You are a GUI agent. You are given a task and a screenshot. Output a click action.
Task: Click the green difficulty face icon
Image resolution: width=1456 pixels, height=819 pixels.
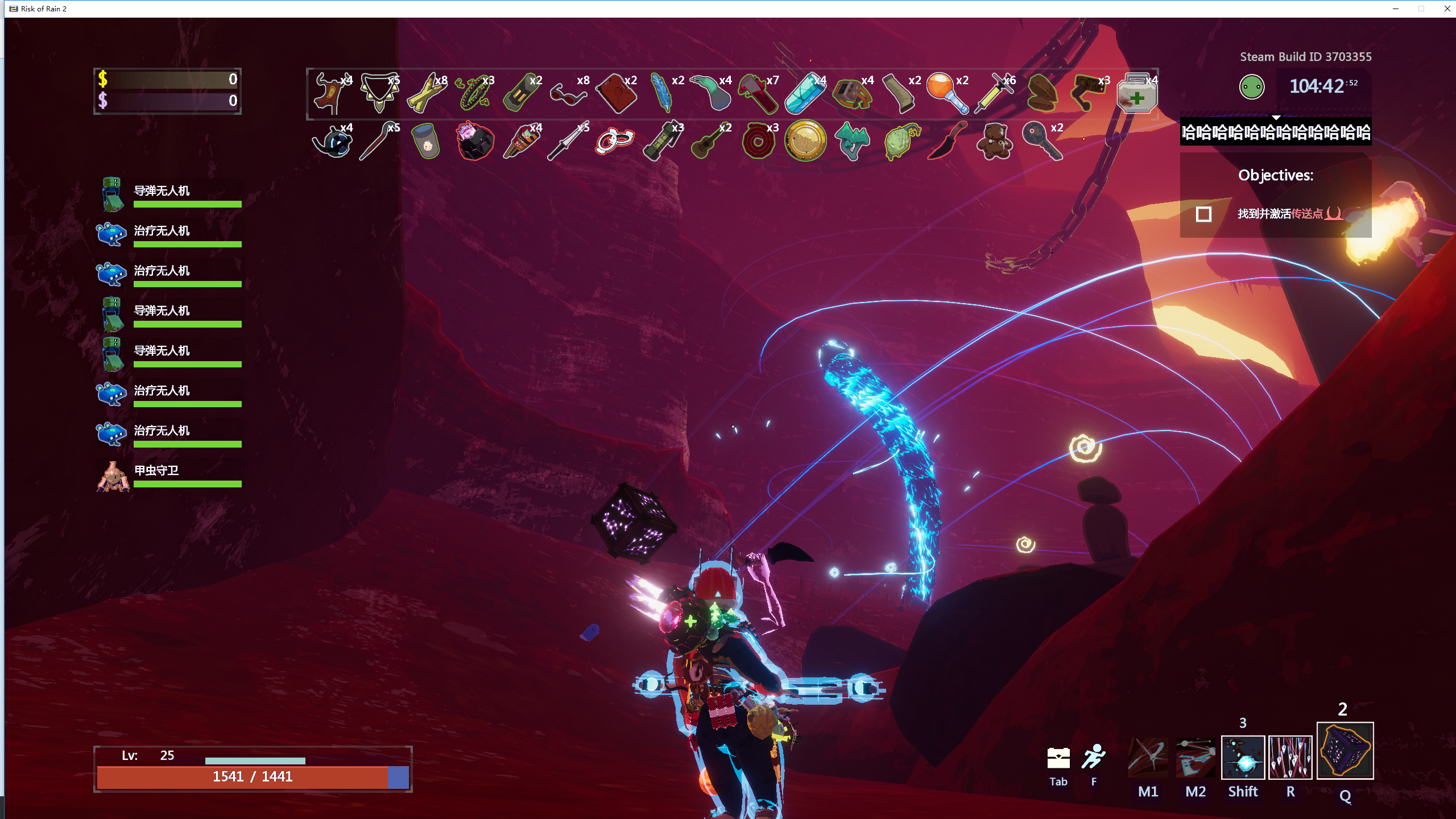[1251, 87]
